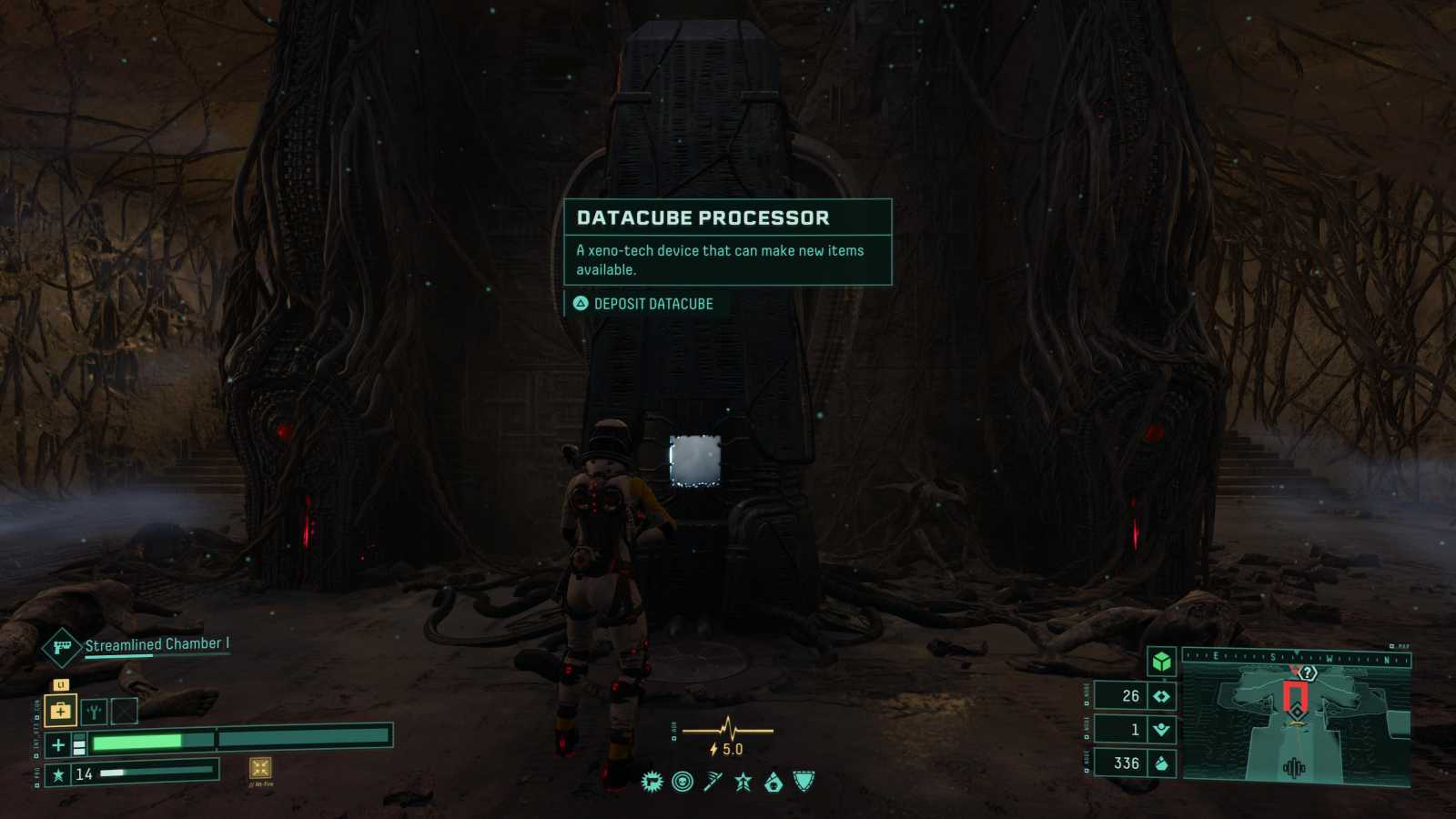Select the shield status icon
The height and width of the screenshot is (819, 1456).
pos(804,781)
